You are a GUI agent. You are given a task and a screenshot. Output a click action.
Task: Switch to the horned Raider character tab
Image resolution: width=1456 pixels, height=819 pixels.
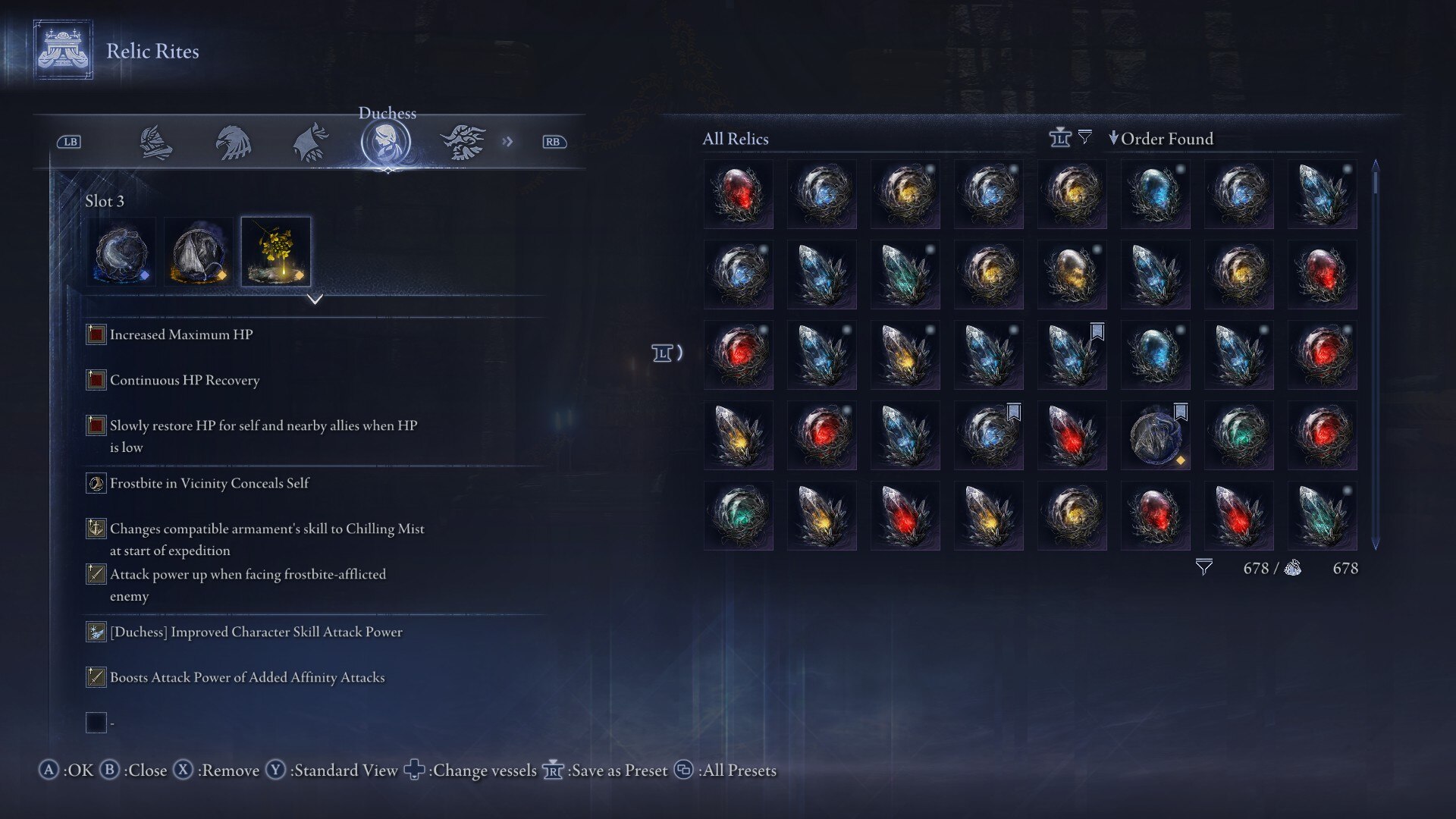coord(463,142)
